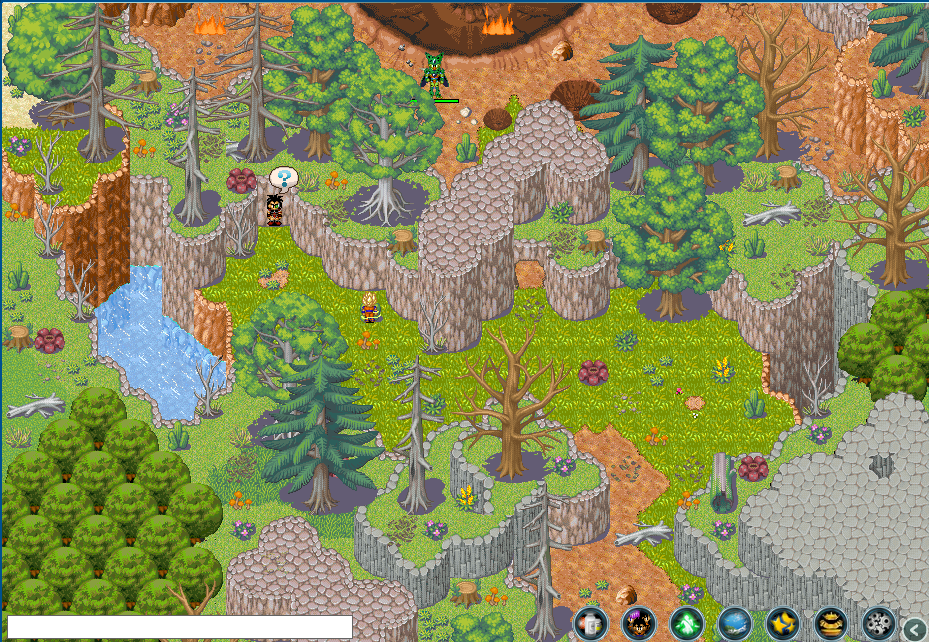Open the world map globe icon
This screenshot has height=642, width=929.
[735, 624]
